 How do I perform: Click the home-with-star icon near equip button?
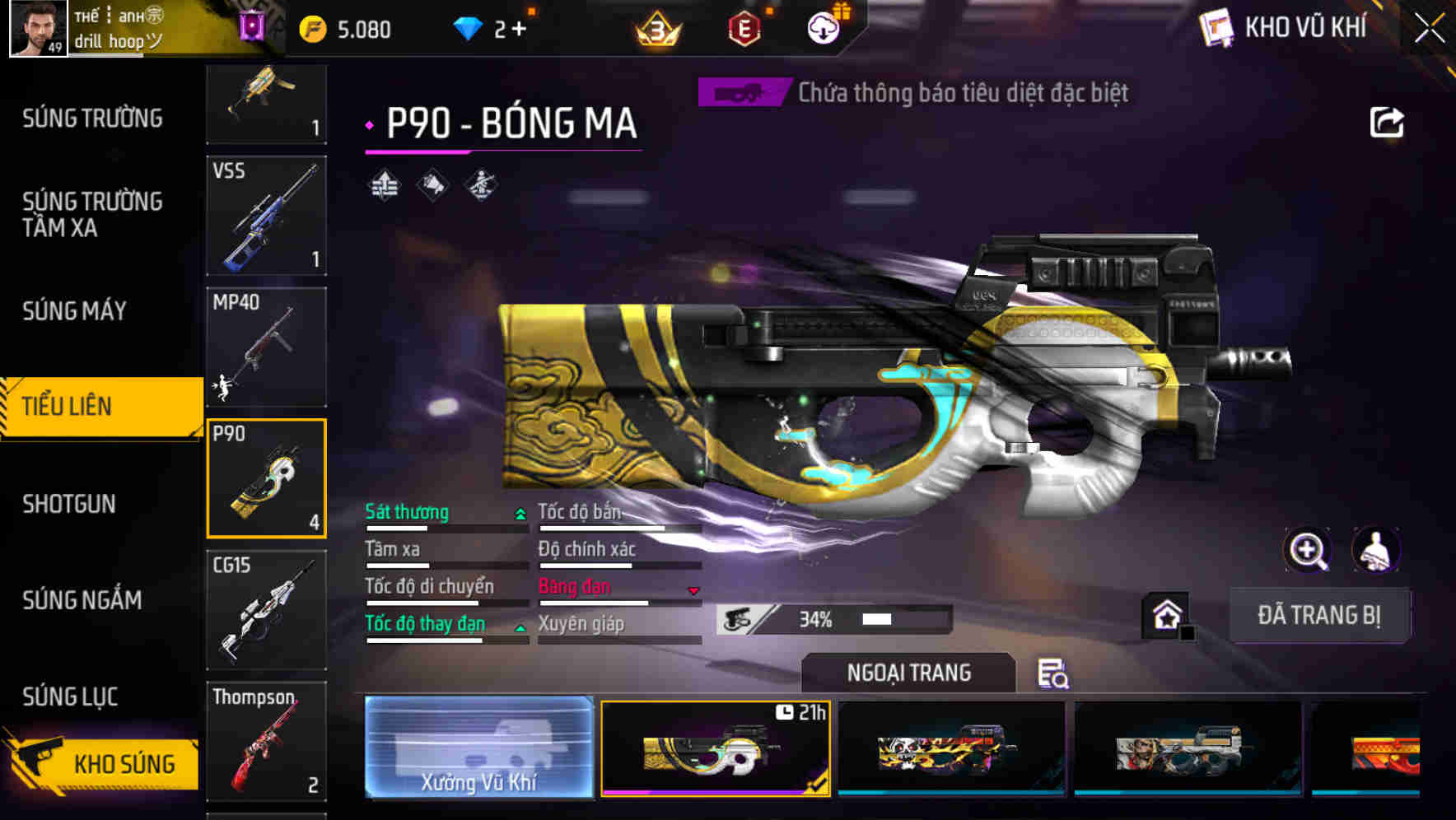pyautogui.click(x=1166, y=614)
